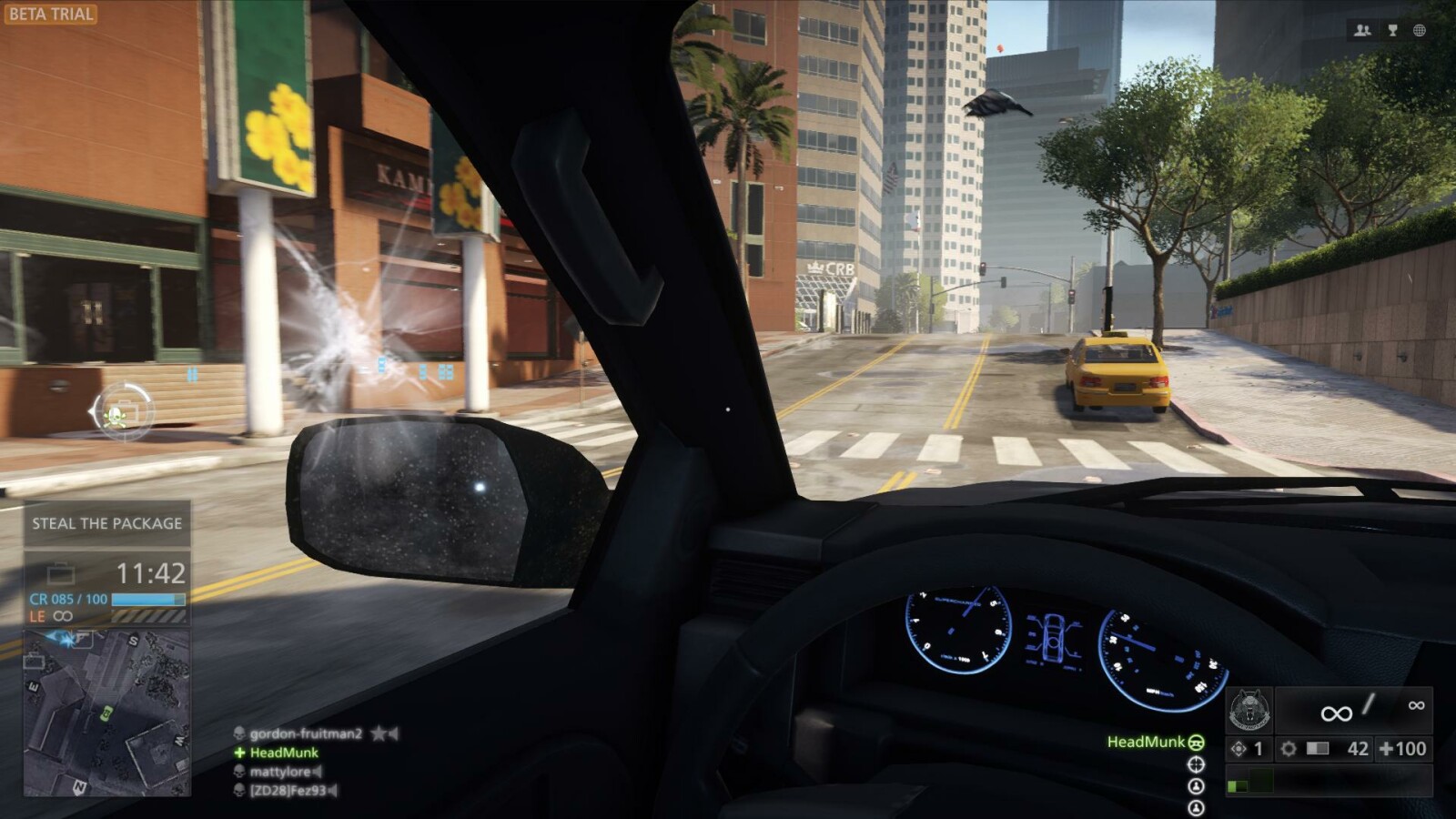Screen dimensions: 1456x819
Task: Click the skull objective marker icon
Action: (x=117, y=415)
